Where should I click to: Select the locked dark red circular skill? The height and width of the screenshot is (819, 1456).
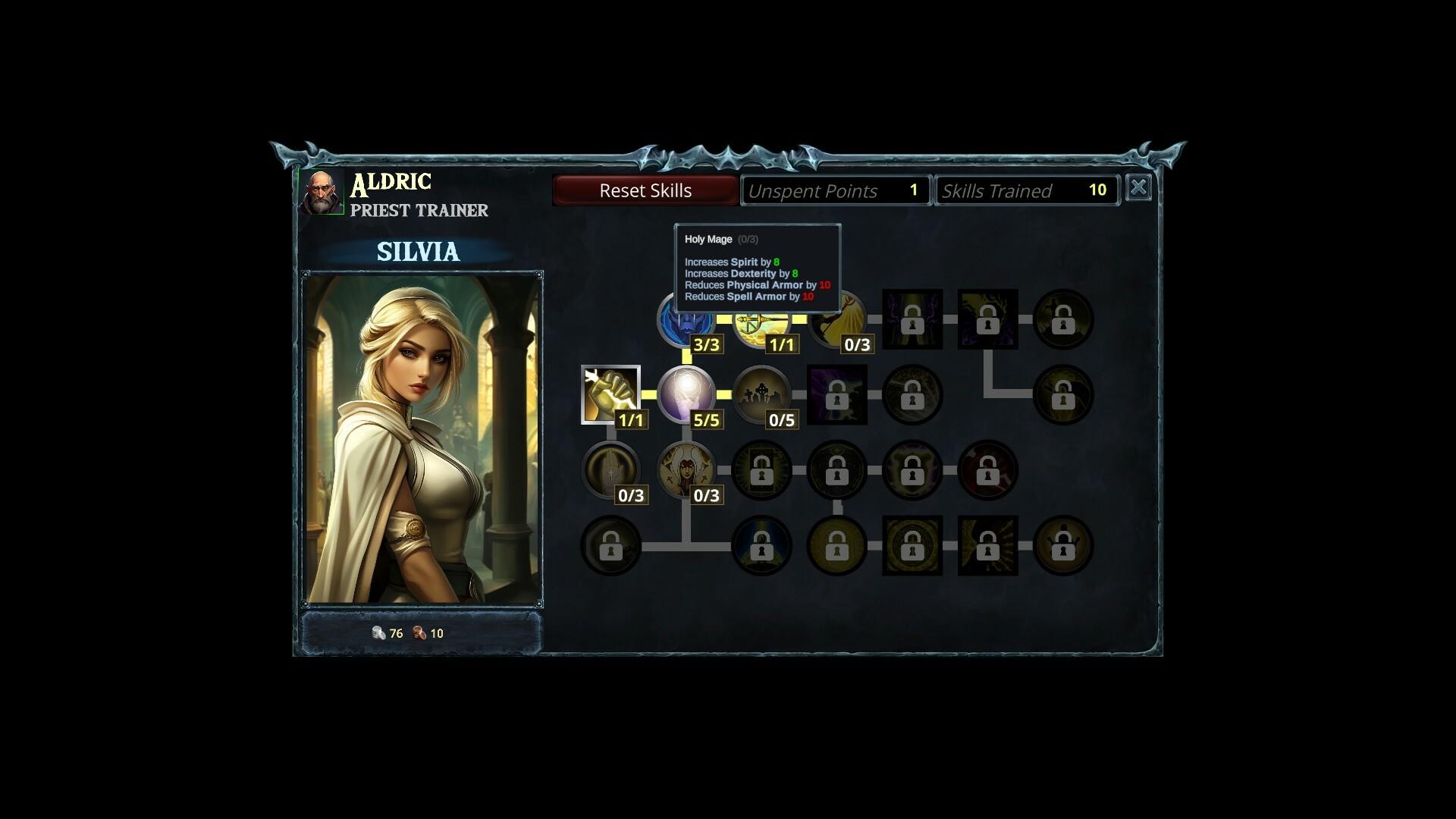click(987, 470)
